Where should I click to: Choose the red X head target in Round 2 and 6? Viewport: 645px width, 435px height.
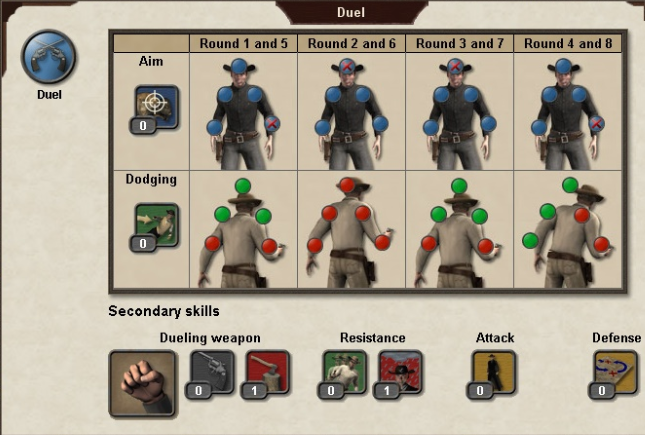point(347,68)
